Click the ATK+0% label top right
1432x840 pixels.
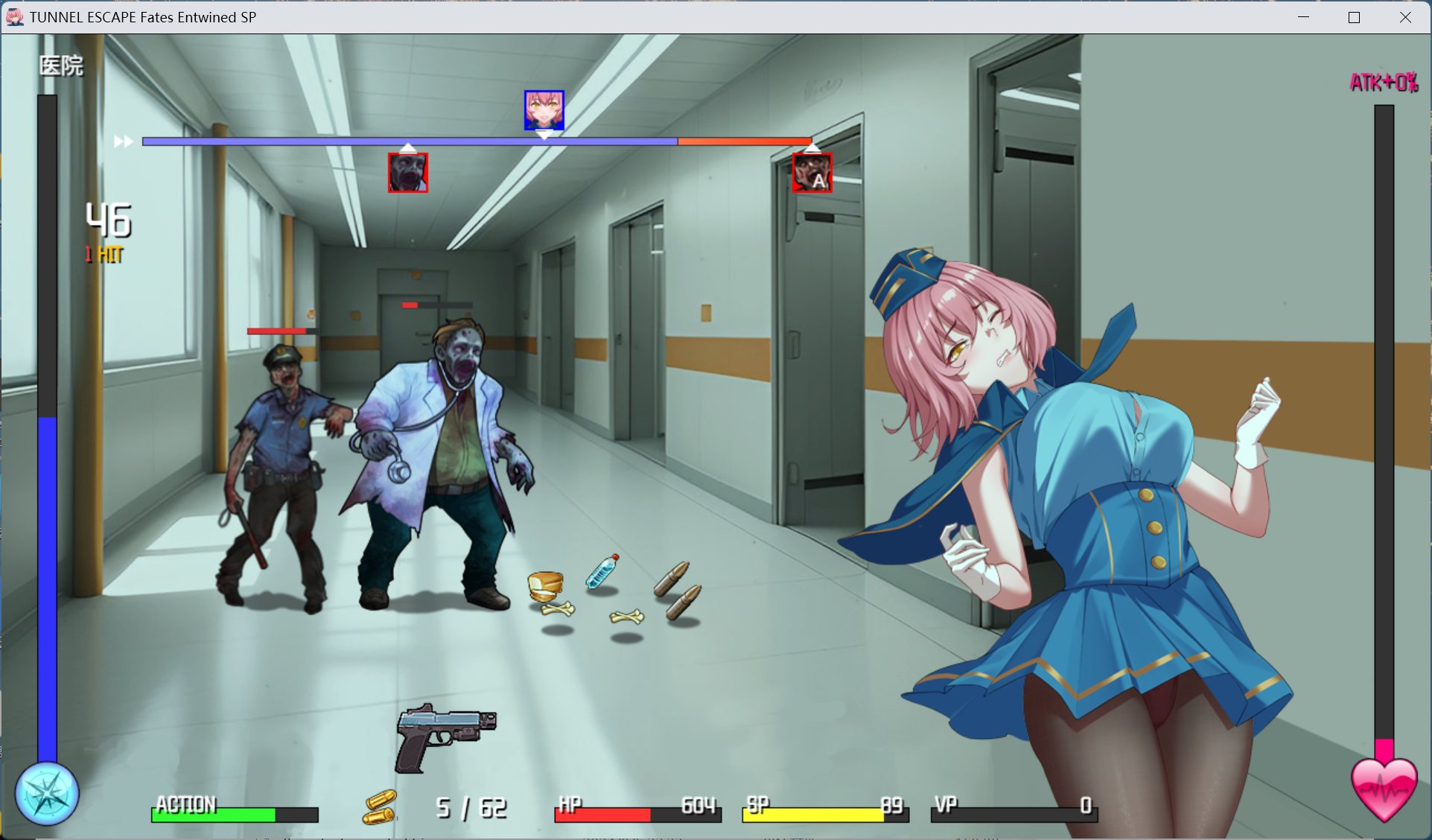click(x=1383, y=82)
